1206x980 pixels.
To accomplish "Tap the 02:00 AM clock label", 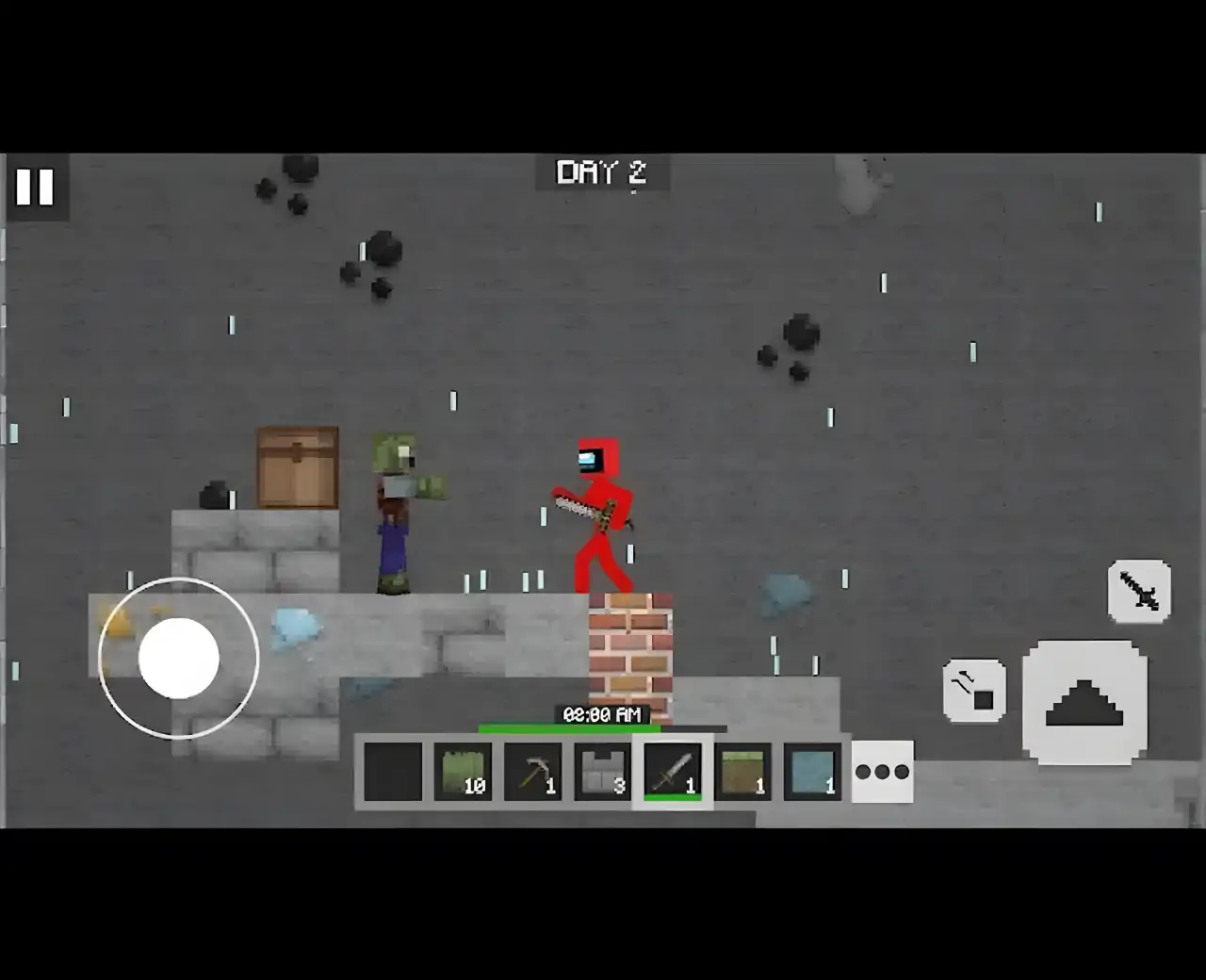I will tap(603, 714).
